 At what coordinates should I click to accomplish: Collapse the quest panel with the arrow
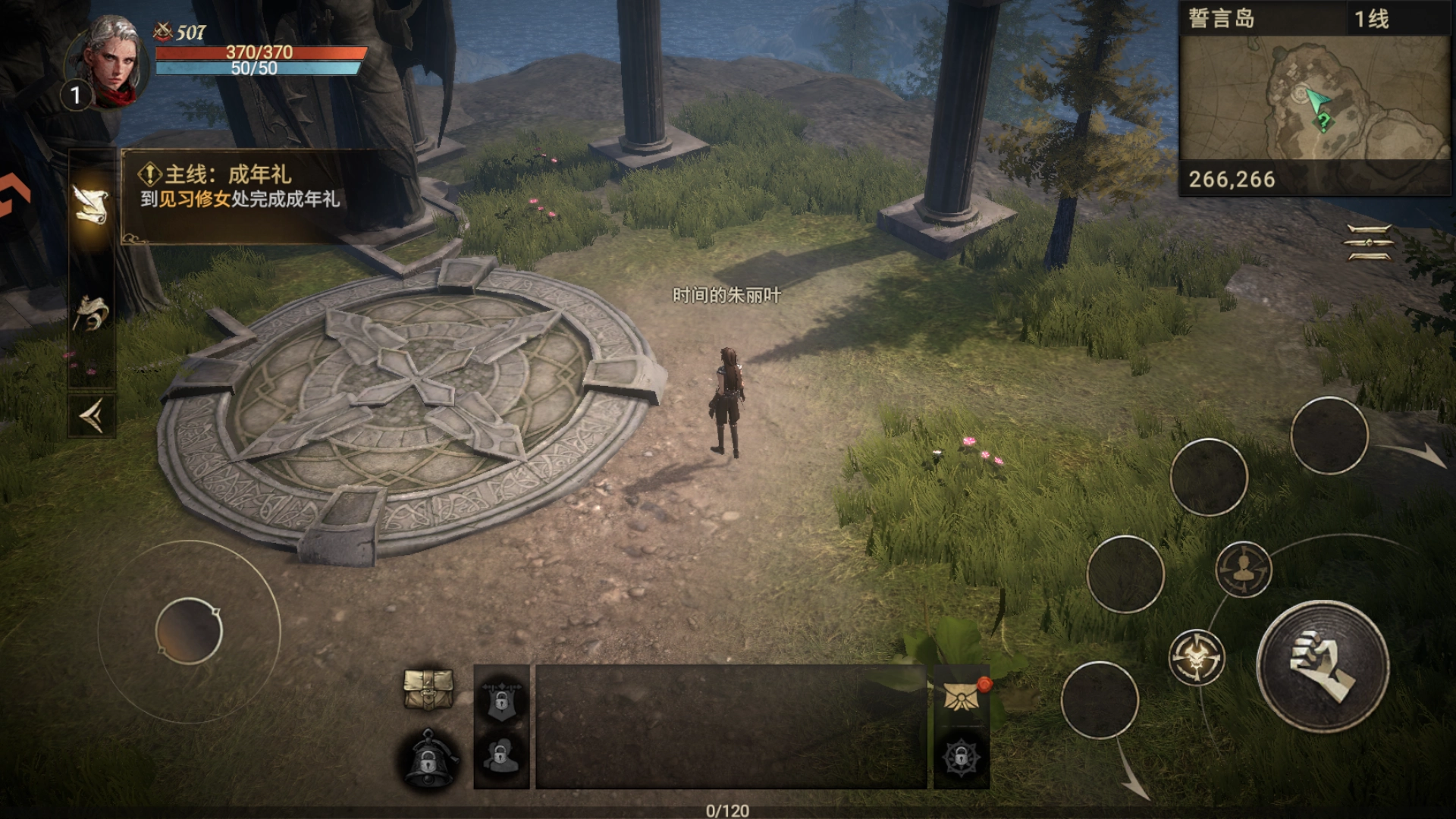[x=91, y=416]
